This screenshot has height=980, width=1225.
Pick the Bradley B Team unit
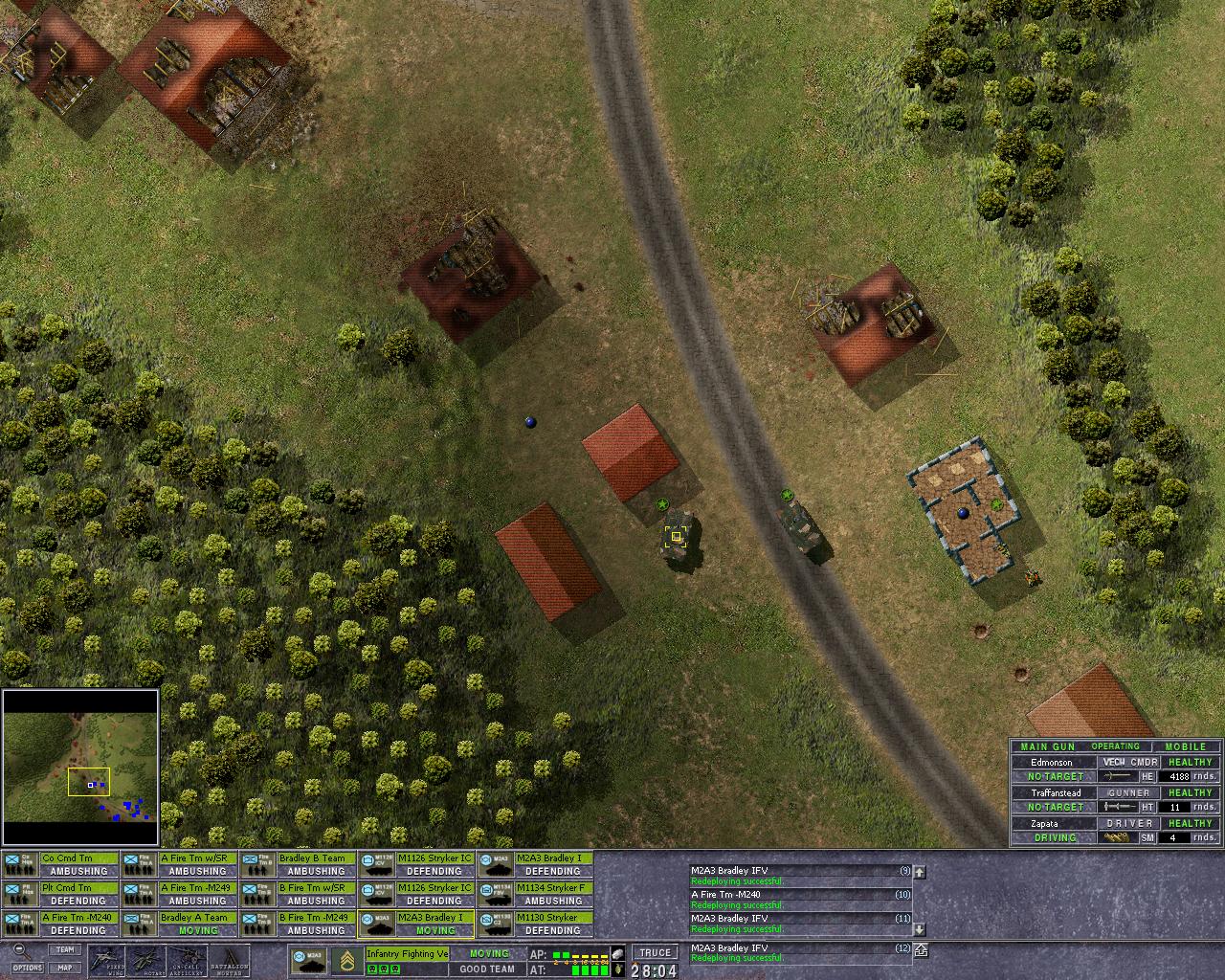coord(299,864)
